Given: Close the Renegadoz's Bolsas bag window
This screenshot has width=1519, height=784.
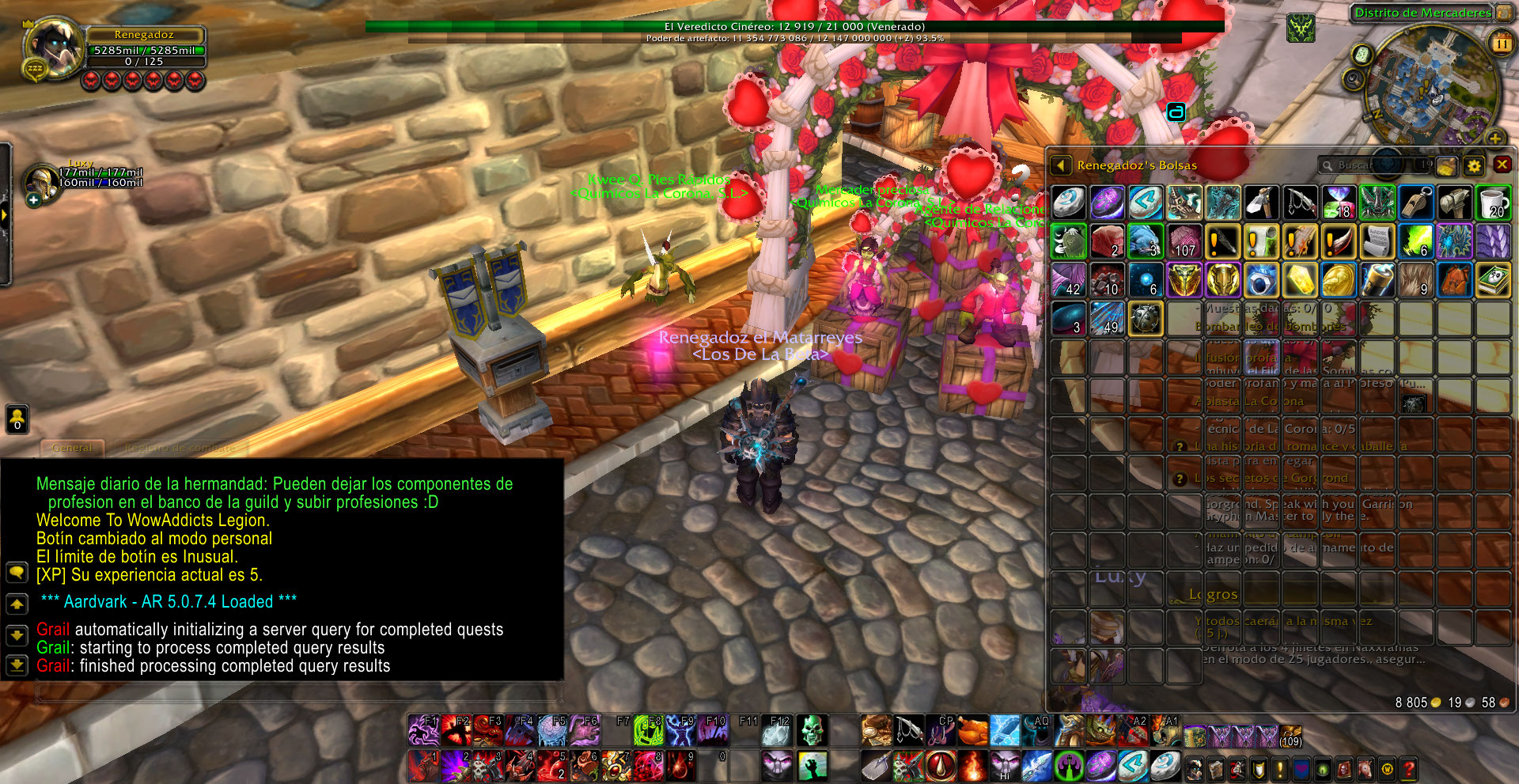Looking at the screenshot, I should (x=1502, y=165).
